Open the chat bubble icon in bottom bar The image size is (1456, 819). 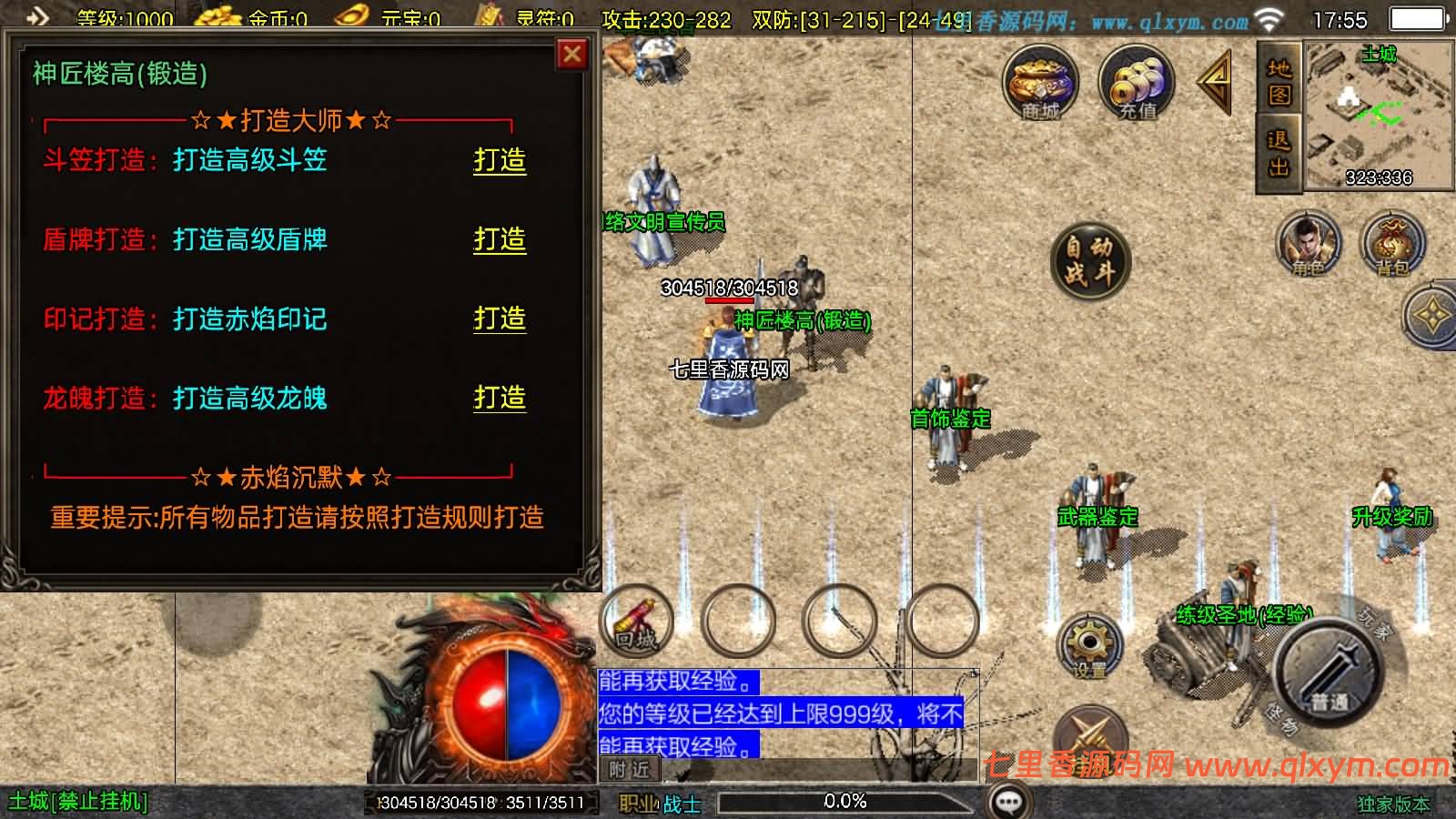point(1006,800)
